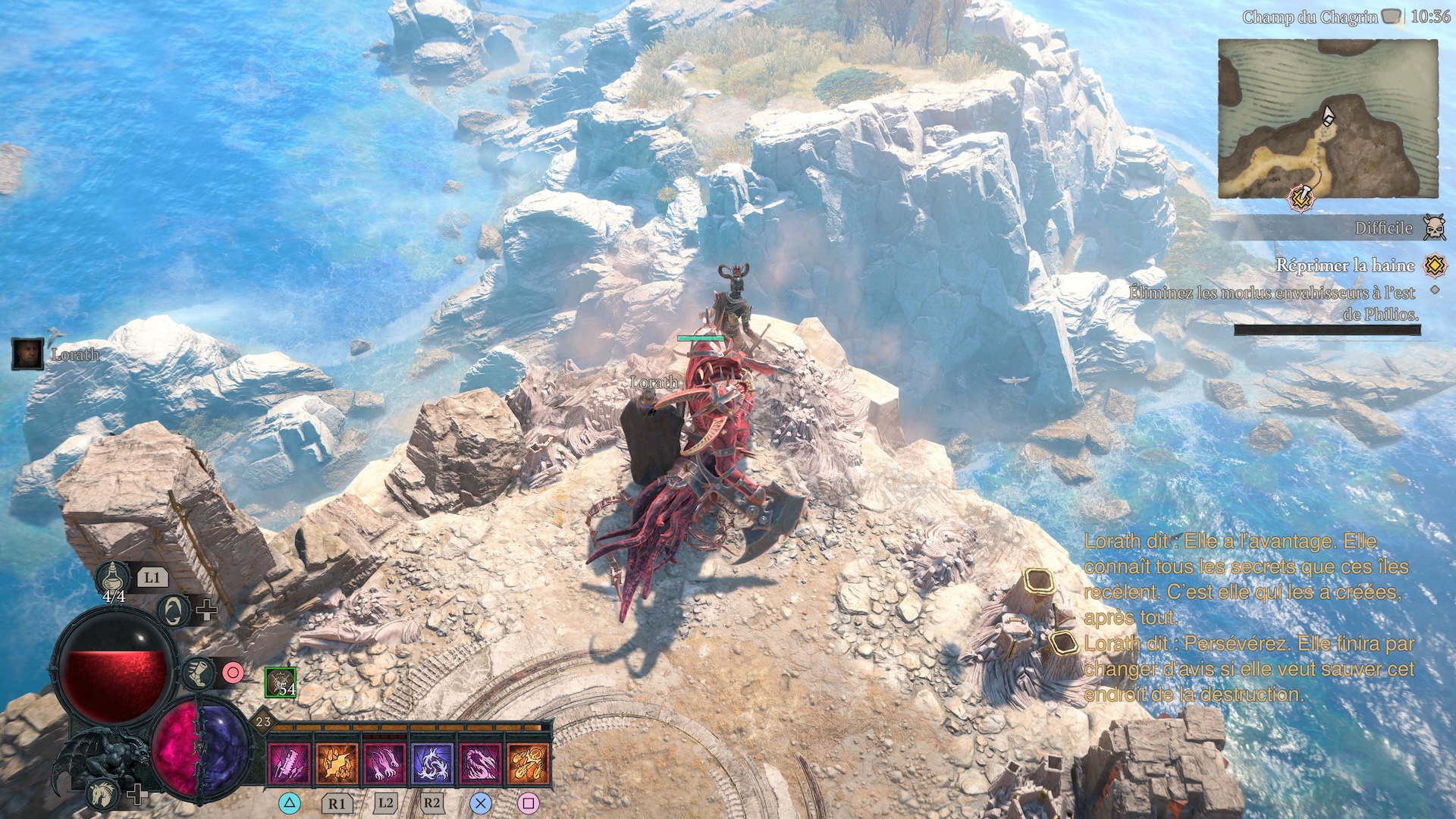Screen dimensions: 1456x819
Task: Open the Réprimer la haine quest tracker
Action: tap(1345, 265)
